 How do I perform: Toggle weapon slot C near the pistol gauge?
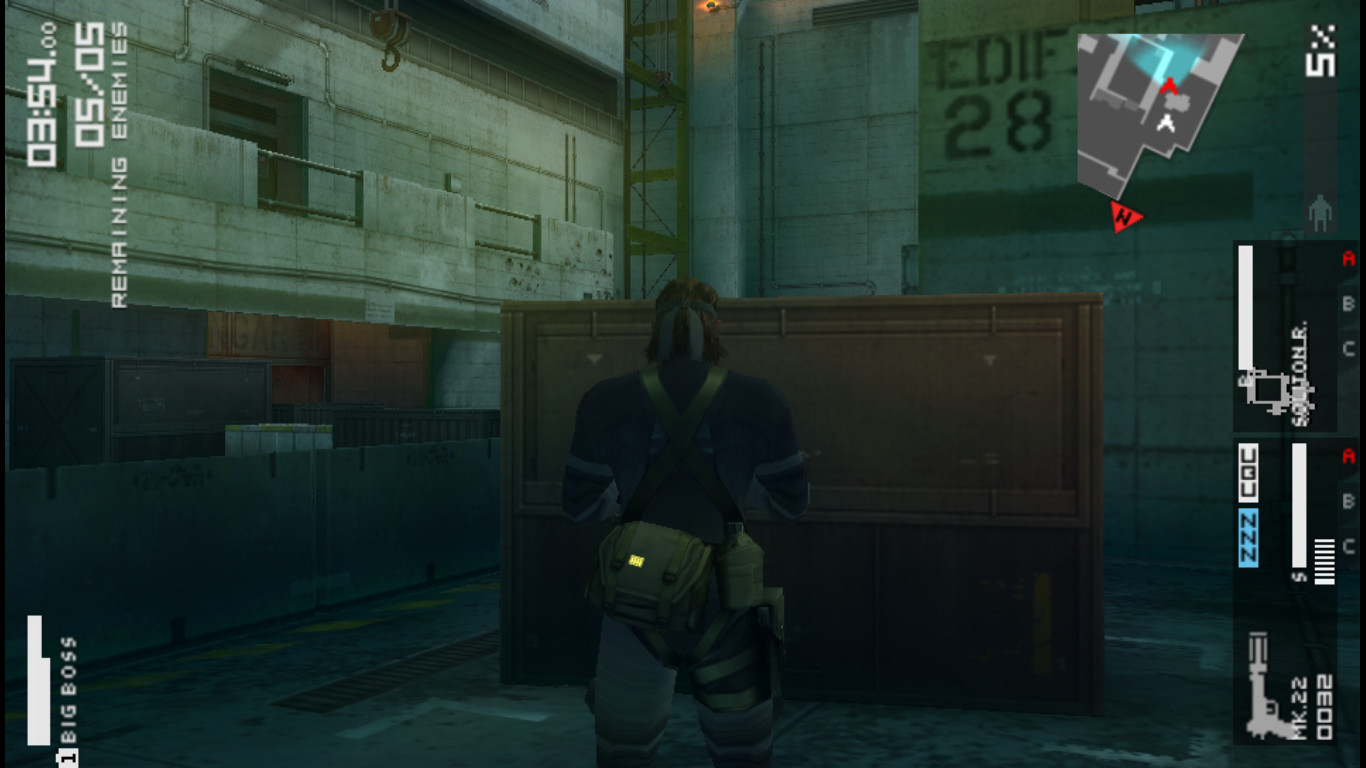click(x=1348, y=545)
